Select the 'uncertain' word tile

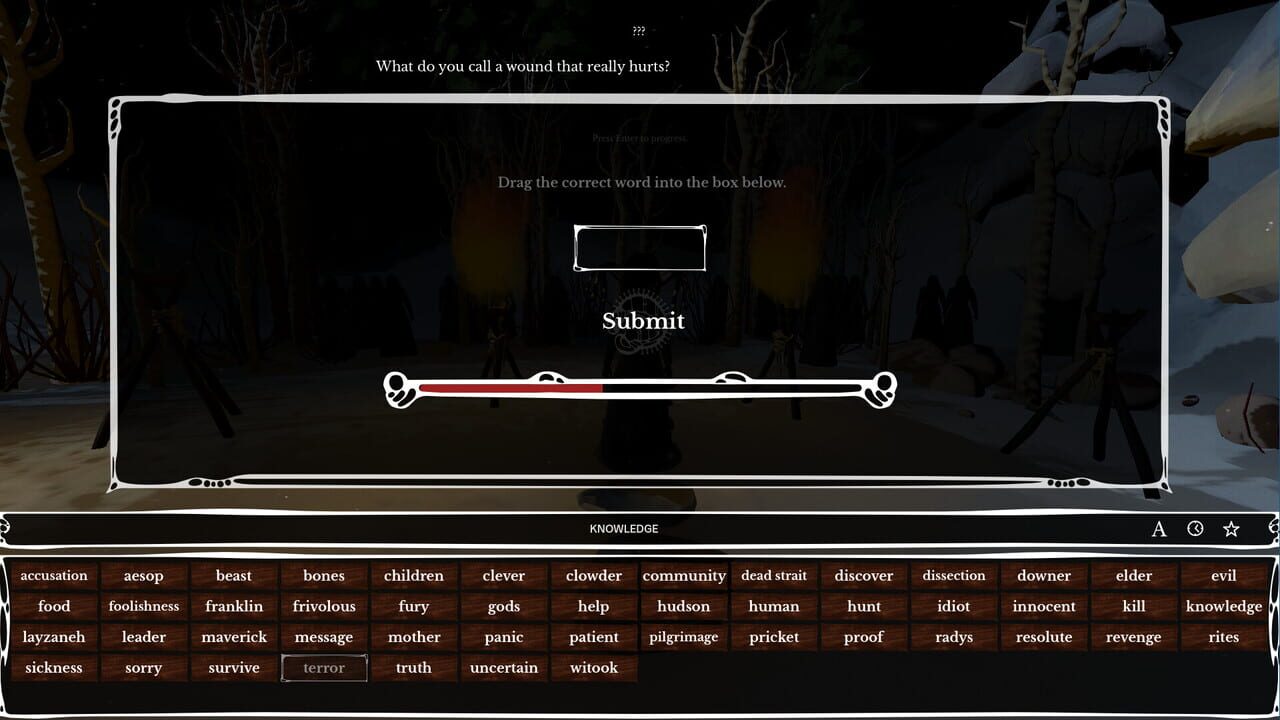coord(503,667)
